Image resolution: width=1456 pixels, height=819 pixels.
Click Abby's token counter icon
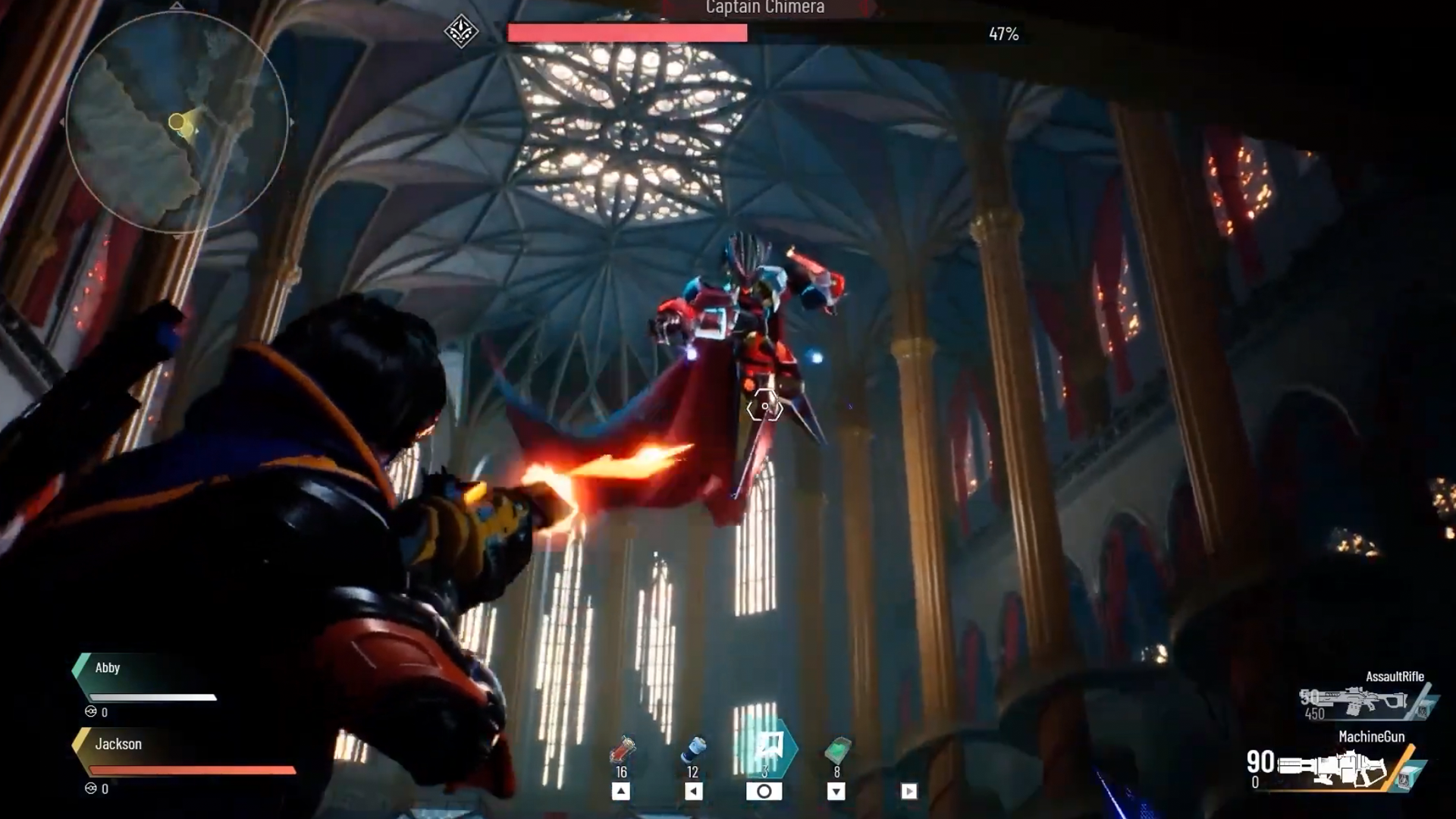tap(90, 712)
